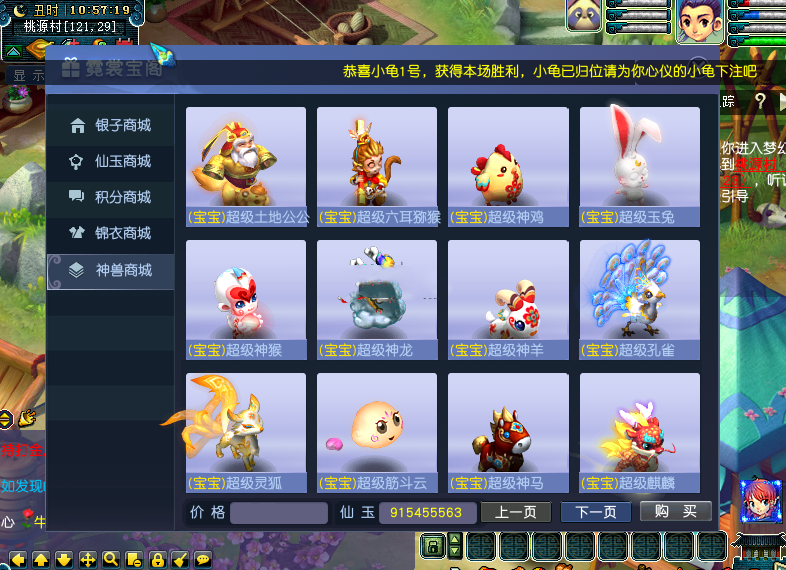Click the 购买 purchase button
Image resolution: width=786 pixels, height=570 pixels.
[x=676, y=512]
